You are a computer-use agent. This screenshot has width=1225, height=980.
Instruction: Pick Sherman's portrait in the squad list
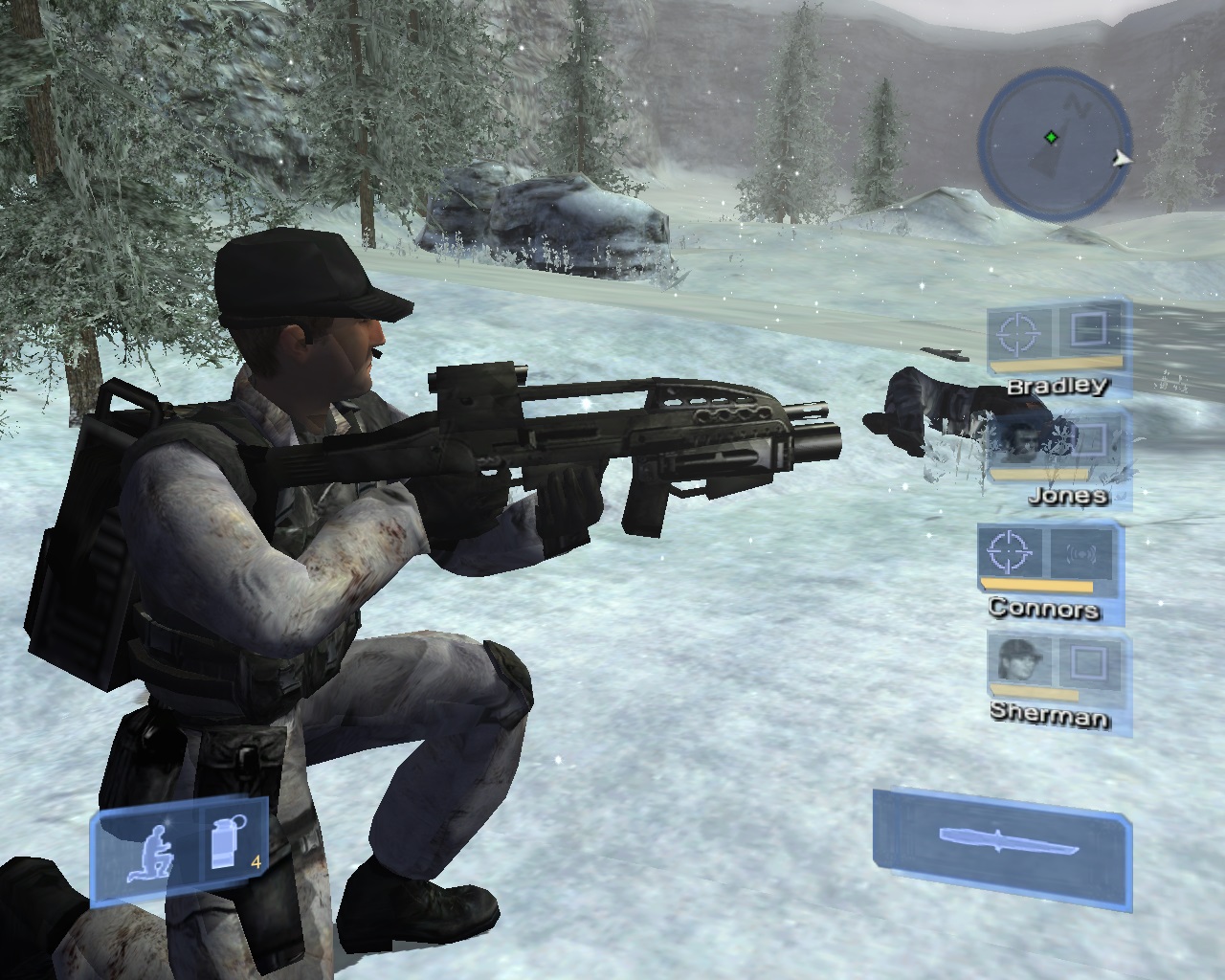(1019, 659)
